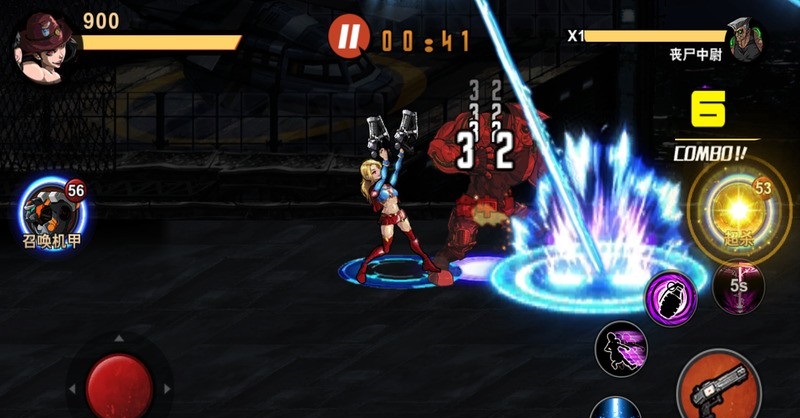Screen dimensions: 800x418
Task: Use the dash kick skill icon
Action: (621, 348)
